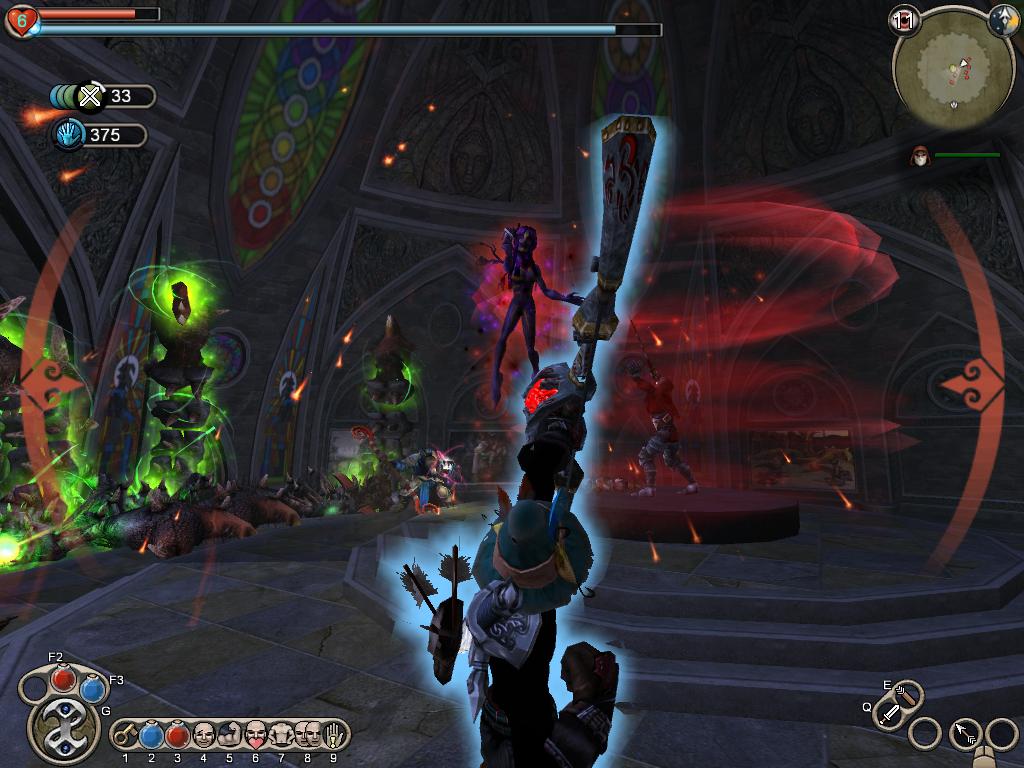Use the red health potion by F2
Viewport: 1024px width, 768px height.
63,679
